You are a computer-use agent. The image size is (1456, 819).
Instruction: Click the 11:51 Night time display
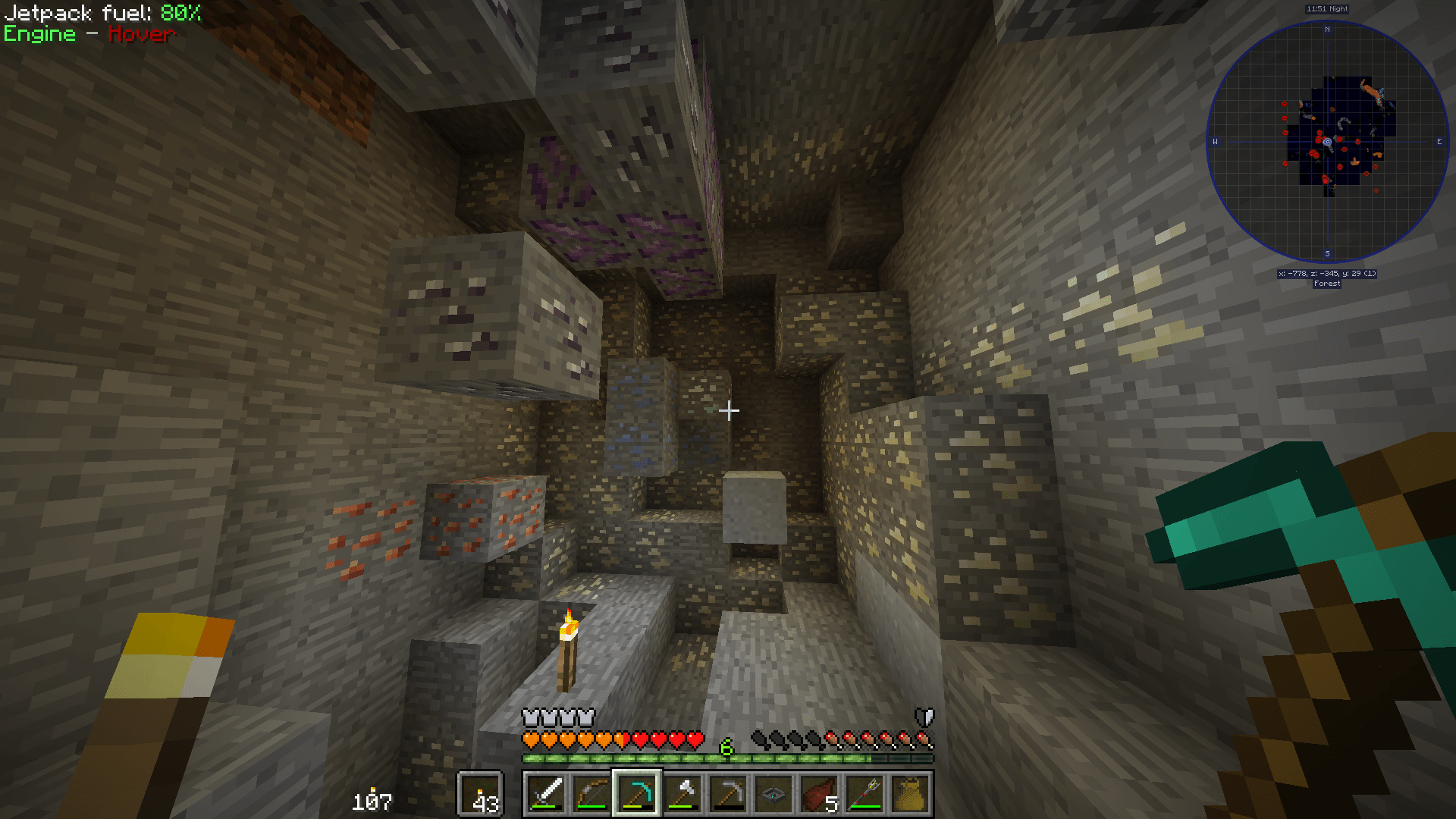1326,8
